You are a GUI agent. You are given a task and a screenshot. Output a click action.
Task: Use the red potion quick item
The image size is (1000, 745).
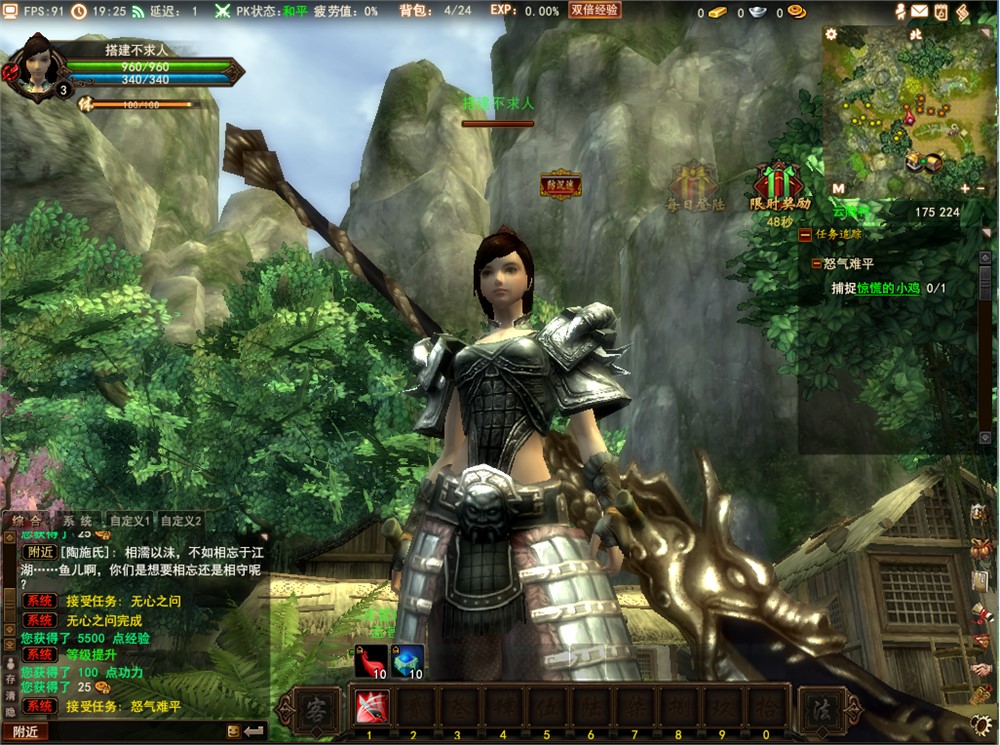(x=371, y=660)
